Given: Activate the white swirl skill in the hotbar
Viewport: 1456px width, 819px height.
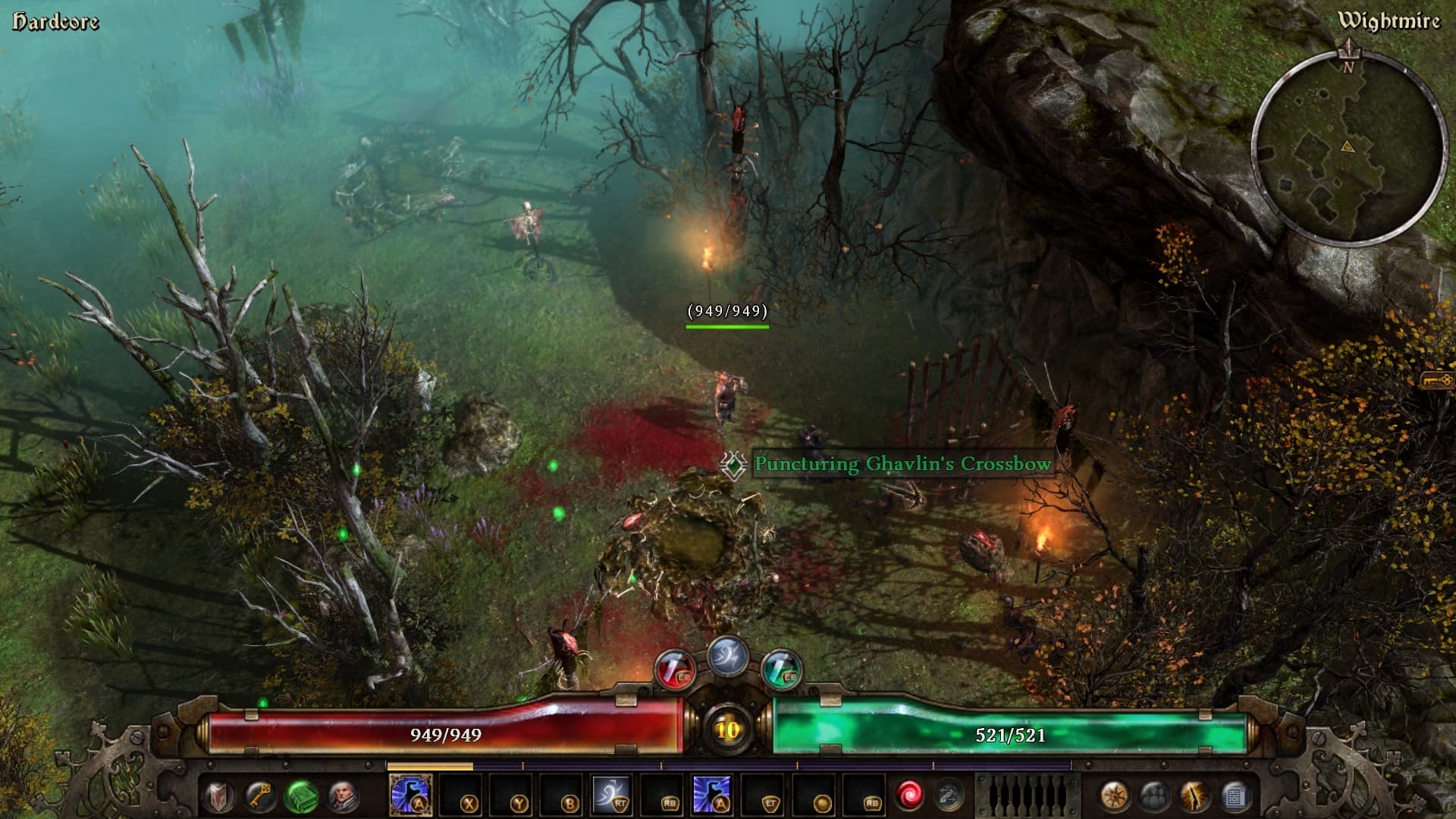Looking at the screenshot, I should click(x=611, y=795).
